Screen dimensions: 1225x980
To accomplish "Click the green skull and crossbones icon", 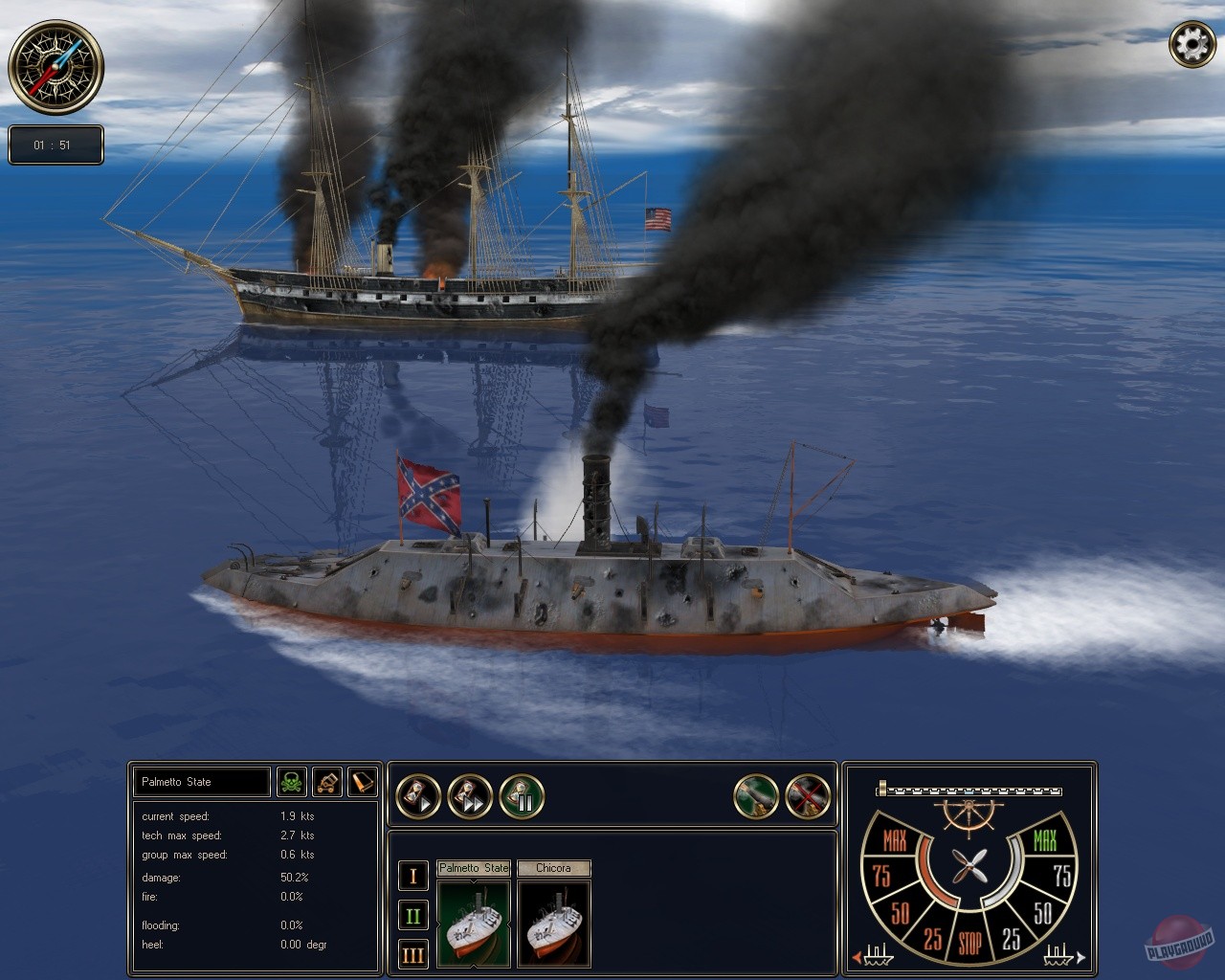I will (x=292, y=782).
